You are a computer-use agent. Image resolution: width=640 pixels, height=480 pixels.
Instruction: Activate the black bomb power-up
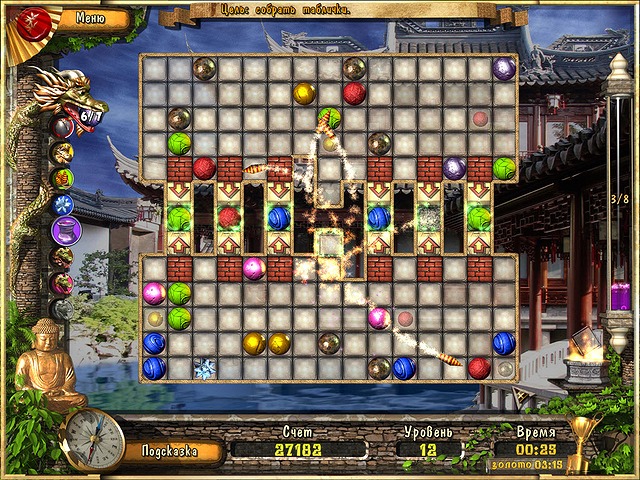coord(63,127)
